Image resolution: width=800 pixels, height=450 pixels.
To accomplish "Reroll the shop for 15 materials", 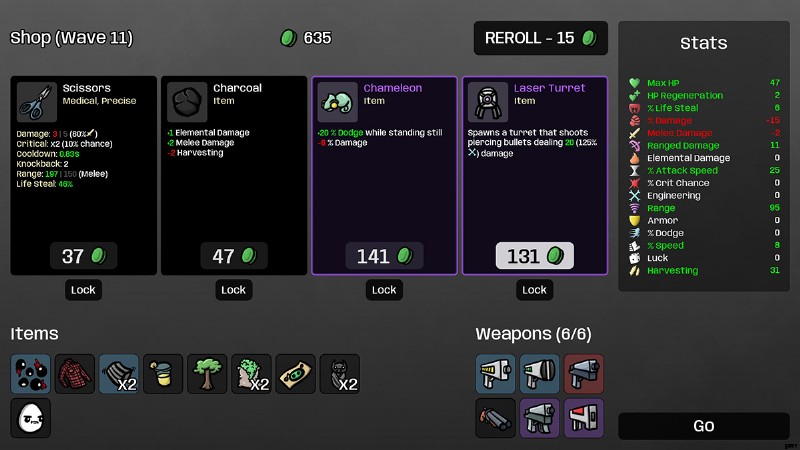I will click(x=541, y=38).
